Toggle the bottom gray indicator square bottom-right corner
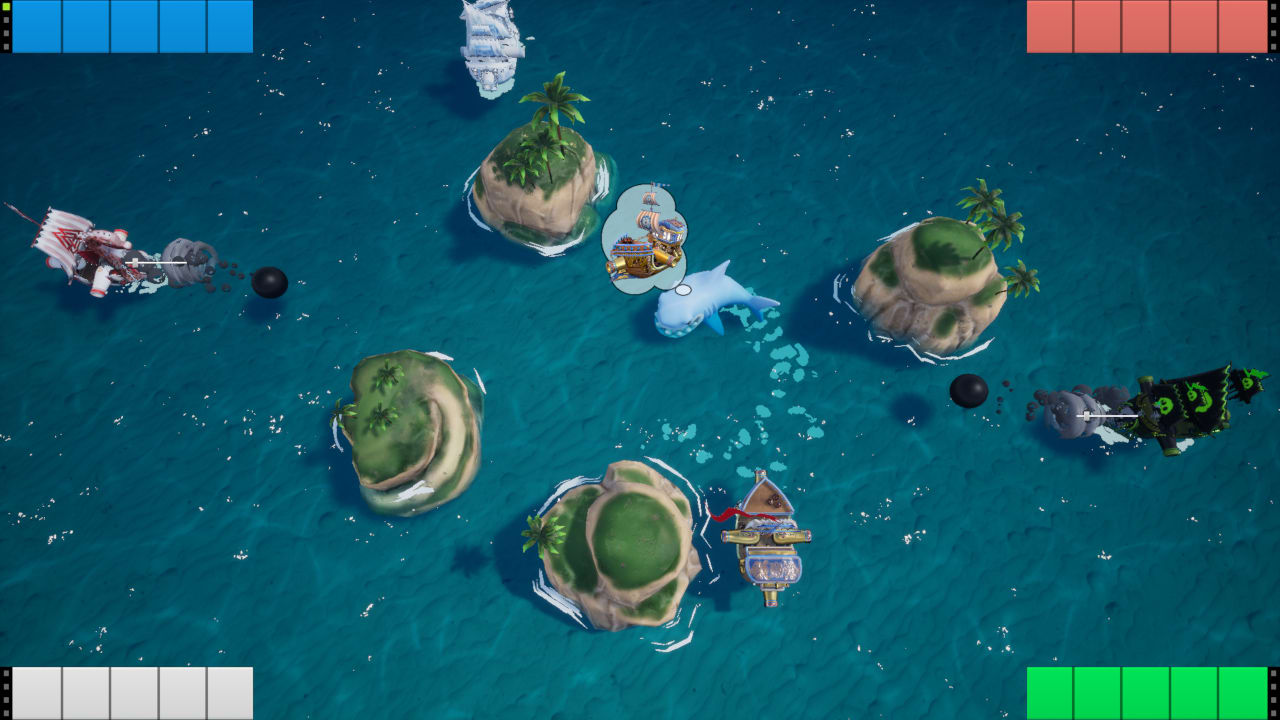Viewport: 1280px width, 720px height. (1274, 712)
